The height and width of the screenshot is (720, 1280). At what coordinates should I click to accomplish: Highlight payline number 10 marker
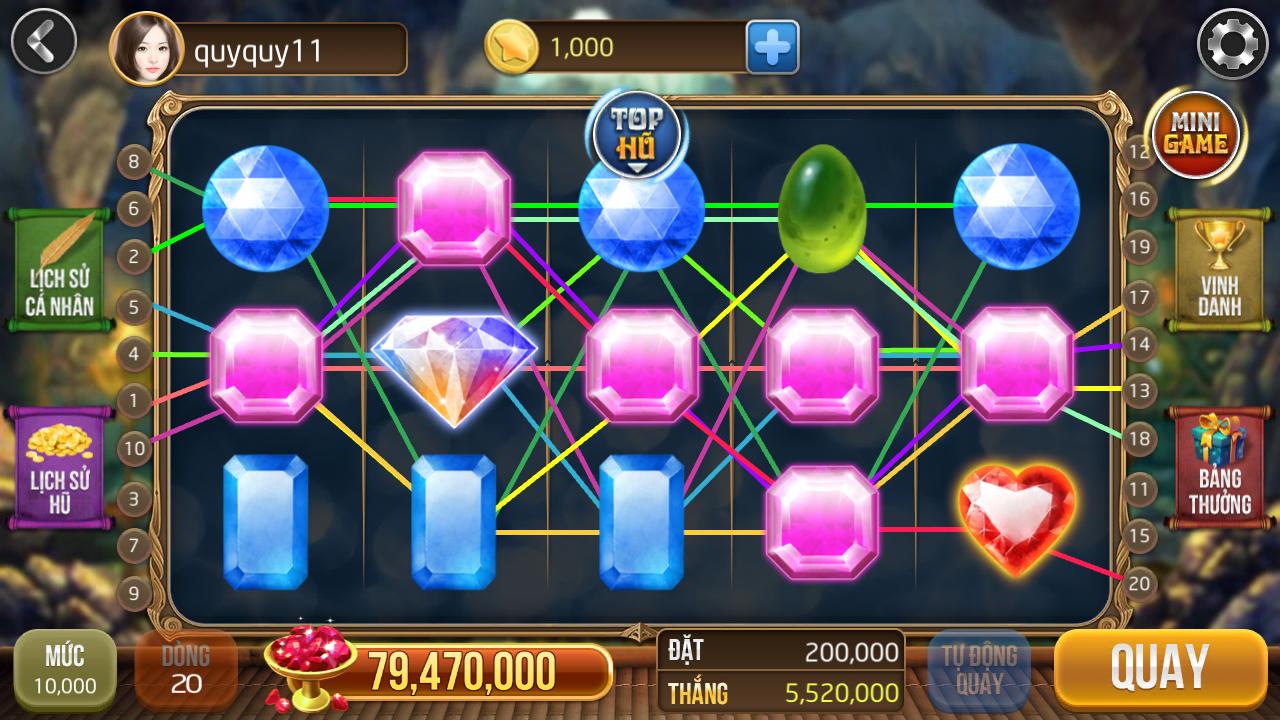[x=134, y=449]
